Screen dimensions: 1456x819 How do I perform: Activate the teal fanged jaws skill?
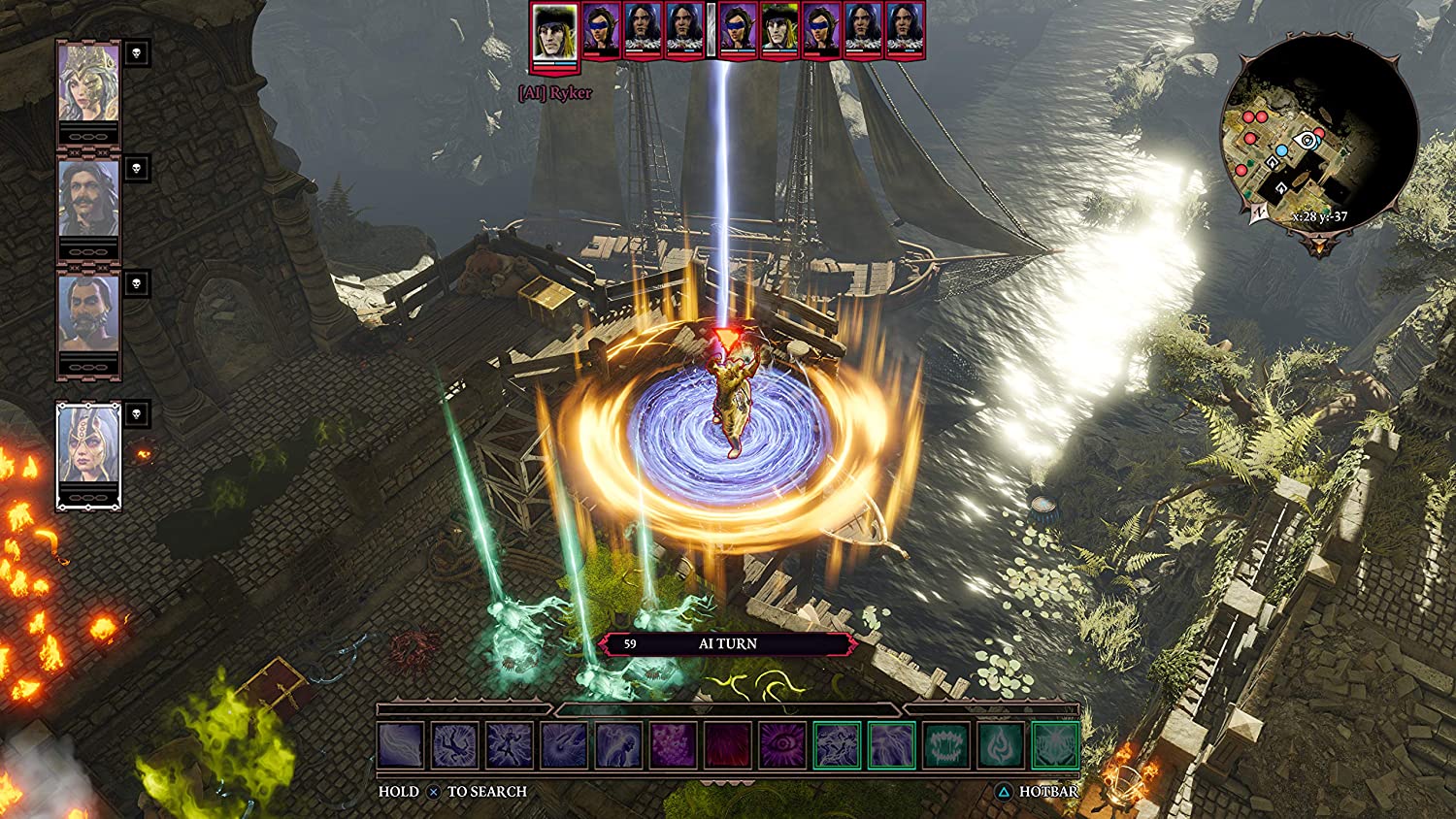(945, 745)
